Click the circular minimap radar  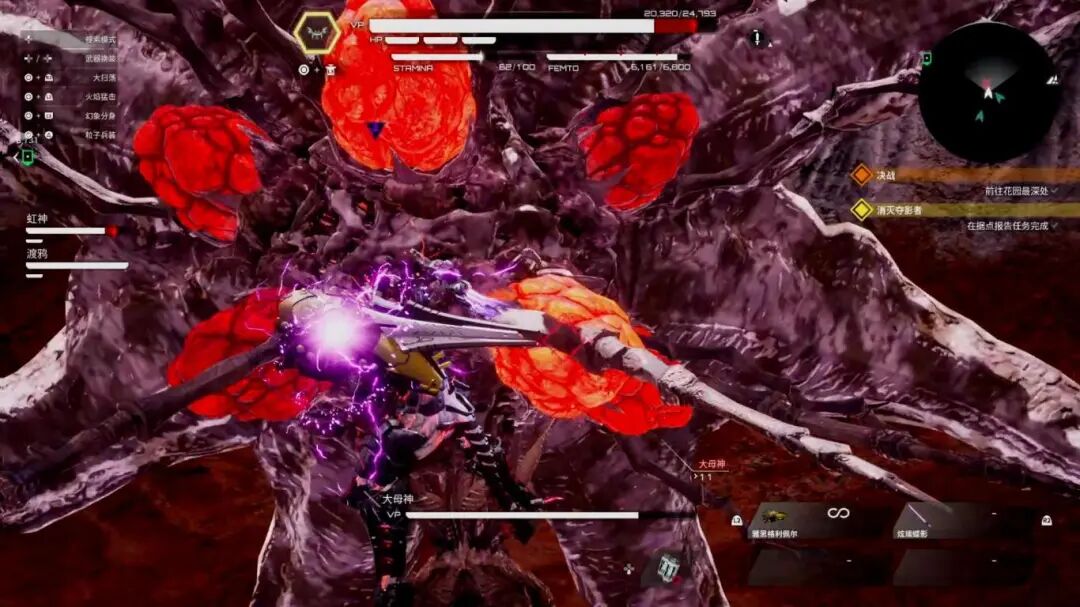988,92
